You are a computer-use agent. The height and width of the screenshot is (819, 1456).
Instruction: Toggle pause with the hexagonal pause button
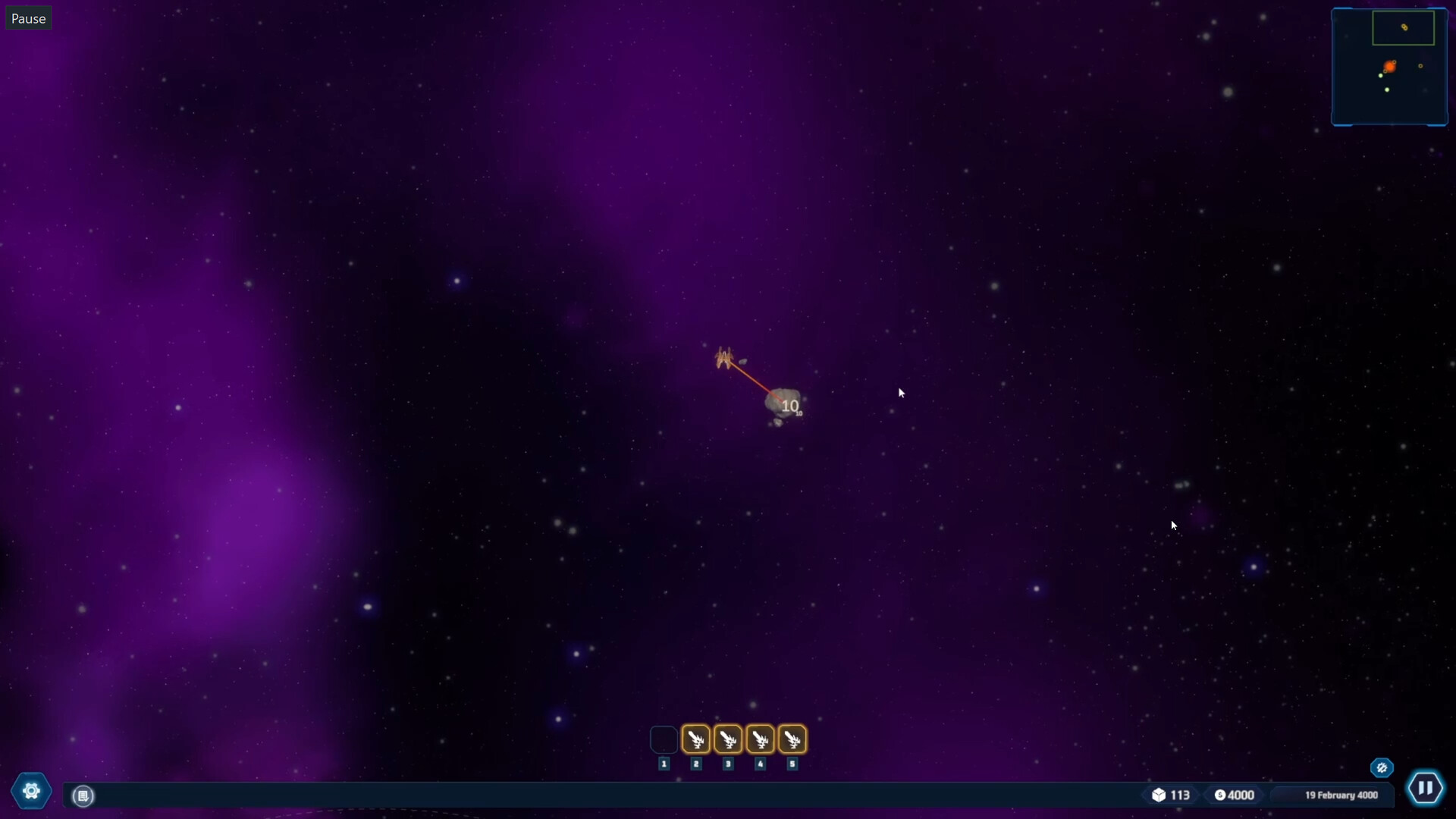[1426, 788]
